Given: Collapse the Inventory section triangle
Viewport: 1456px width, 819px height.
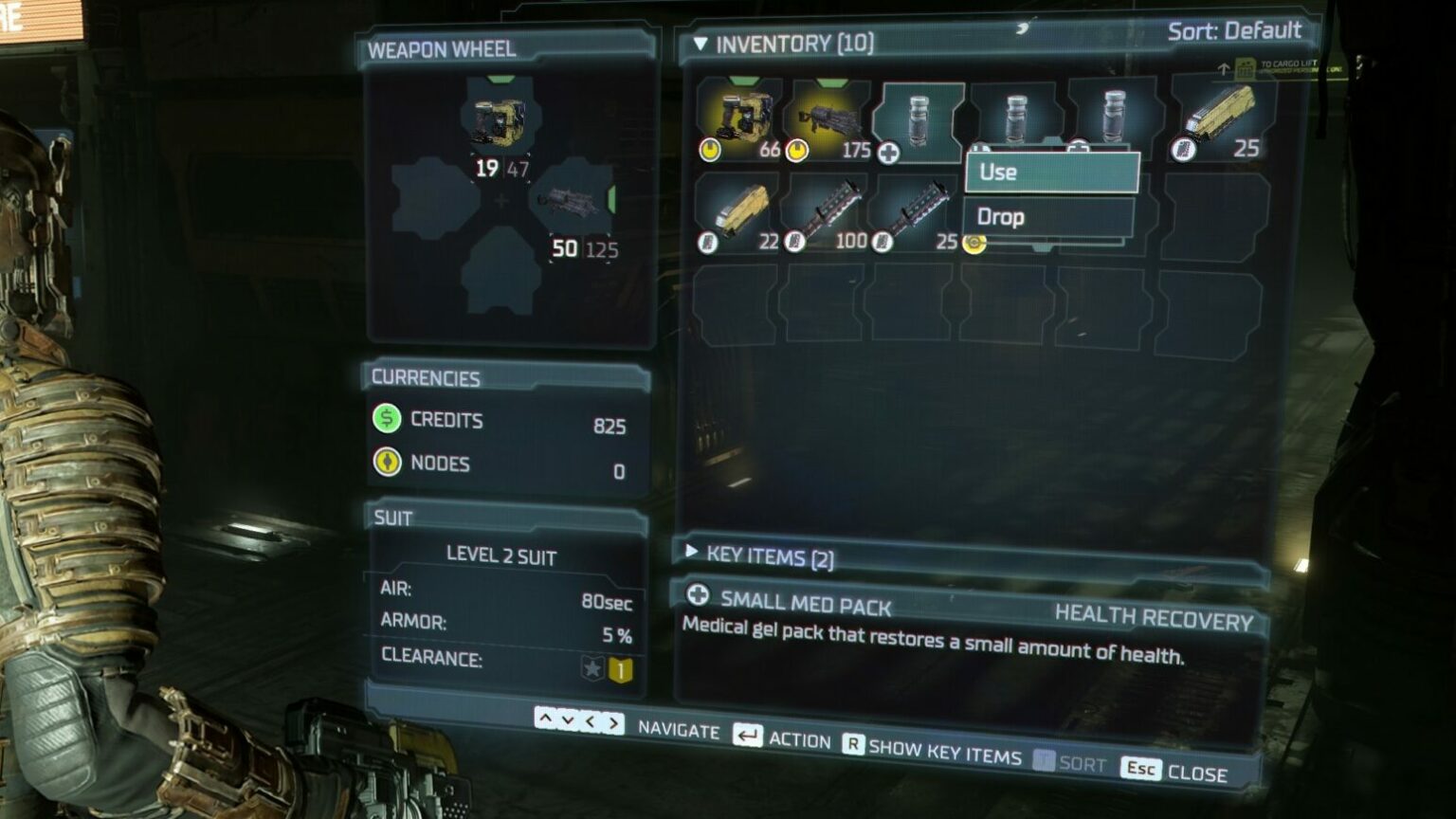Looking at the screenshot, I should 701,41.
